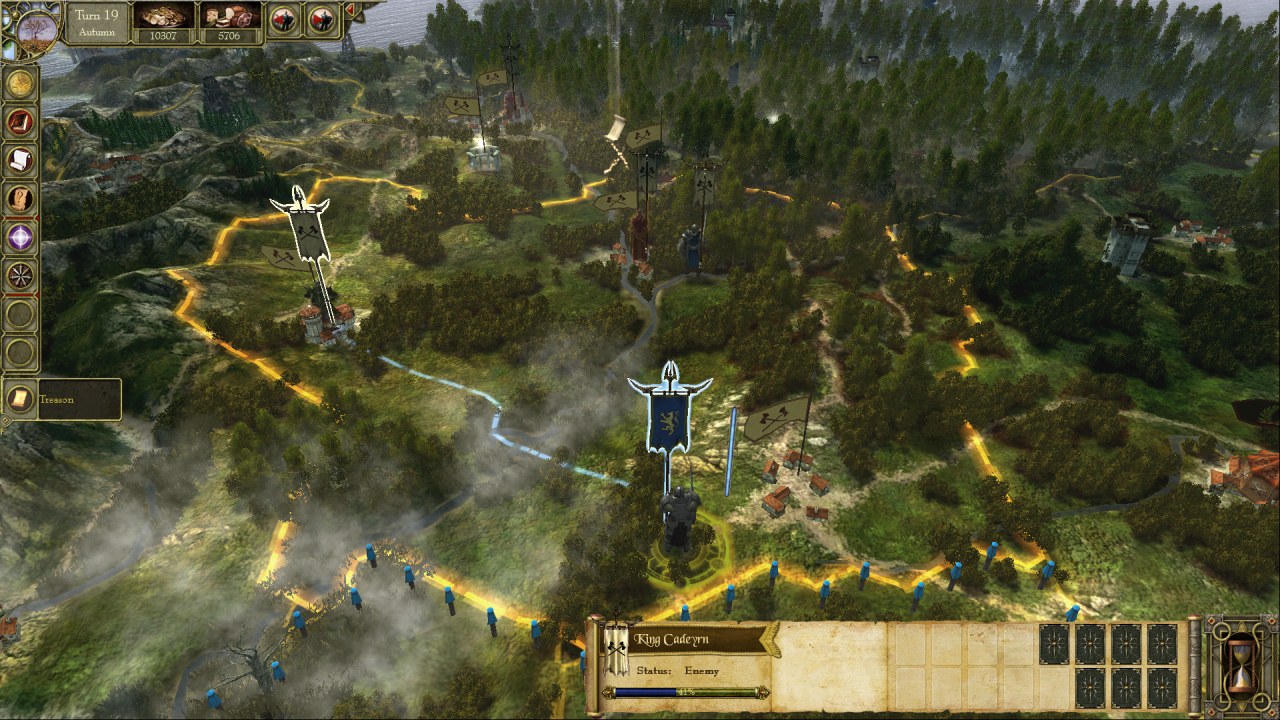Screen dimensions: 1280x720
Task: Cycle to next hero with right arrow
Action: click(321, 19)
